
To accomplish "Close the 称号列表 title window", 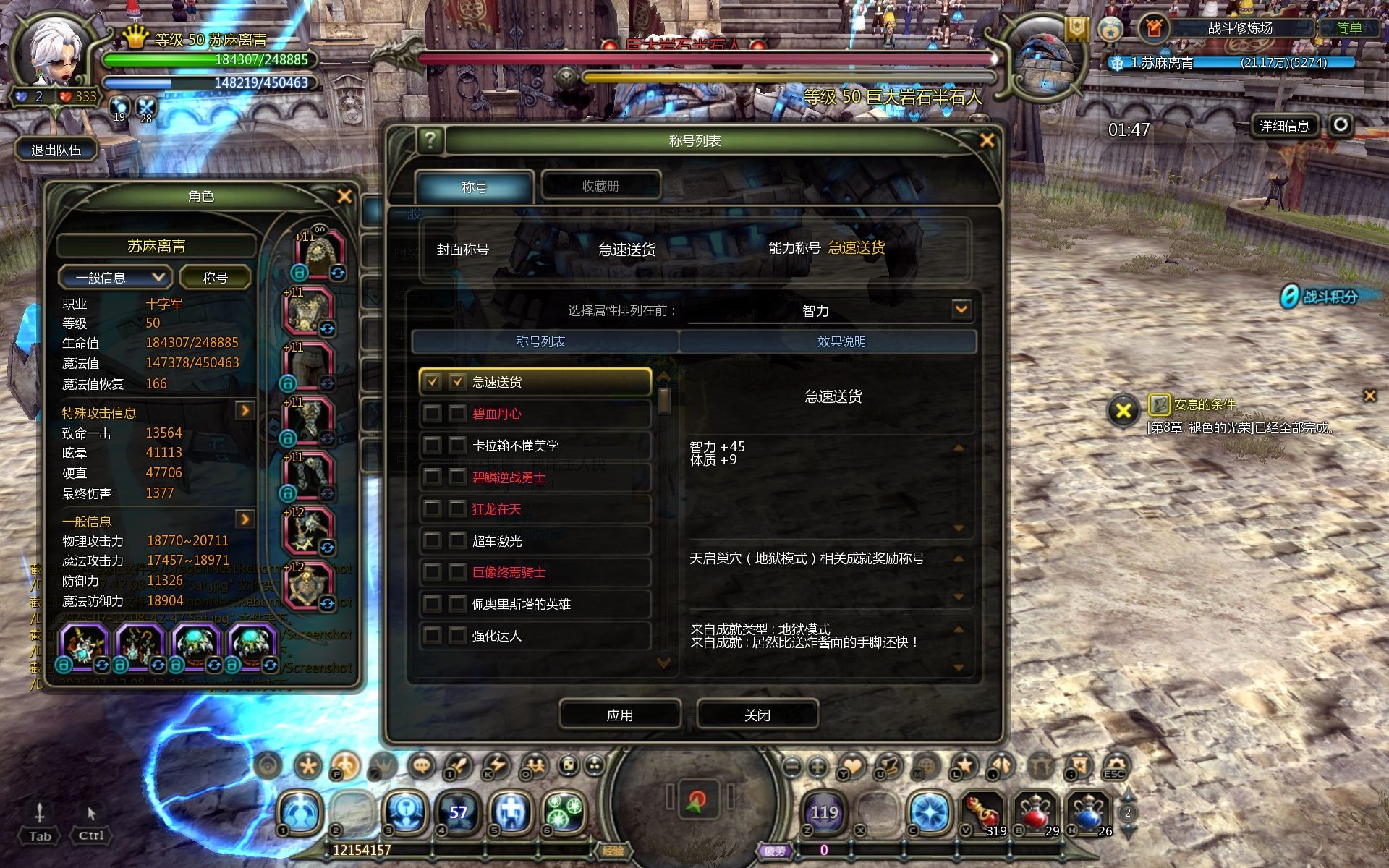I will click(x=987, y=140).
